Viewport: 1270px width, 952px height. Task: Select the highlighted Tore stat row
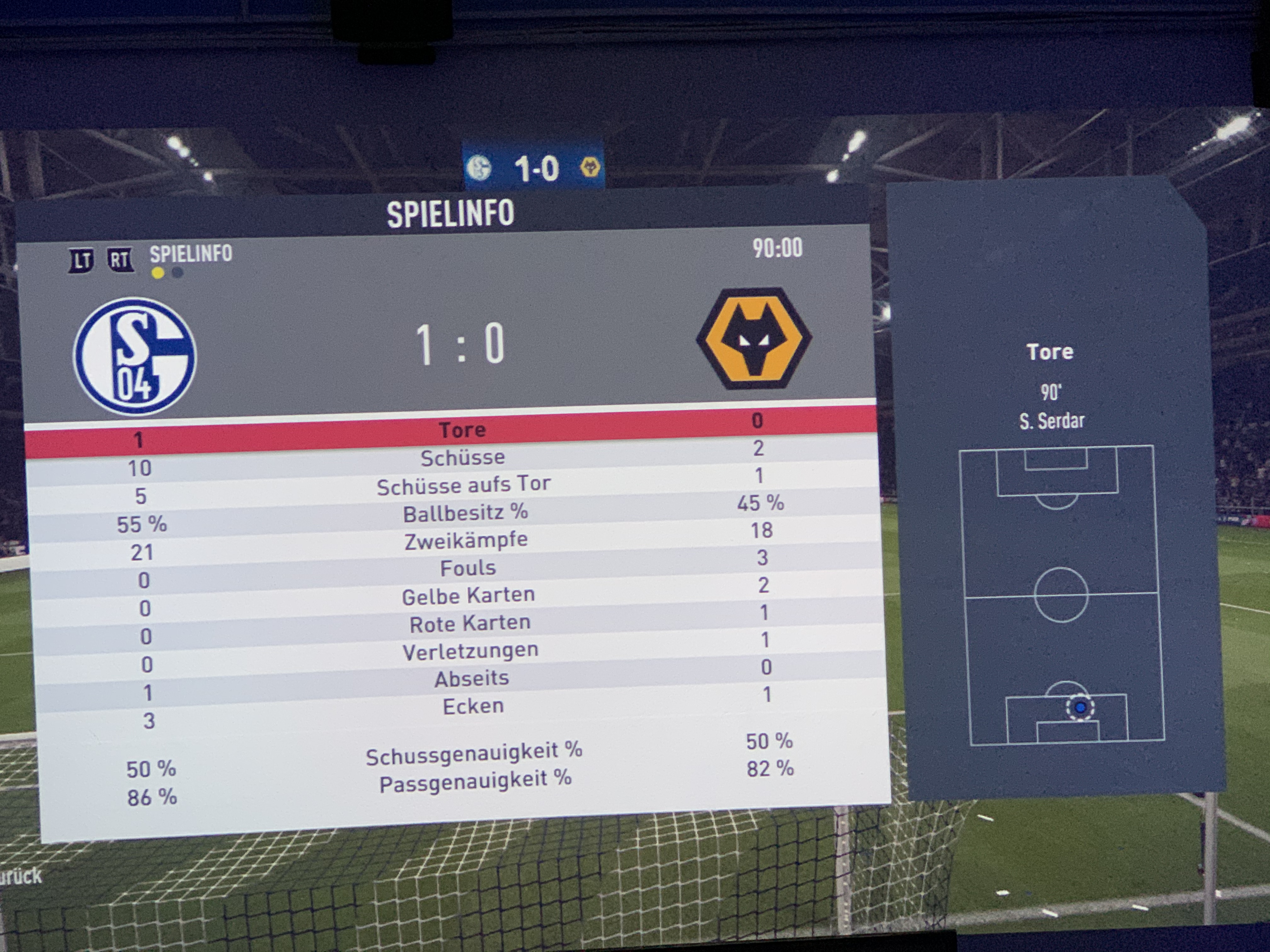tap(462, 430)
